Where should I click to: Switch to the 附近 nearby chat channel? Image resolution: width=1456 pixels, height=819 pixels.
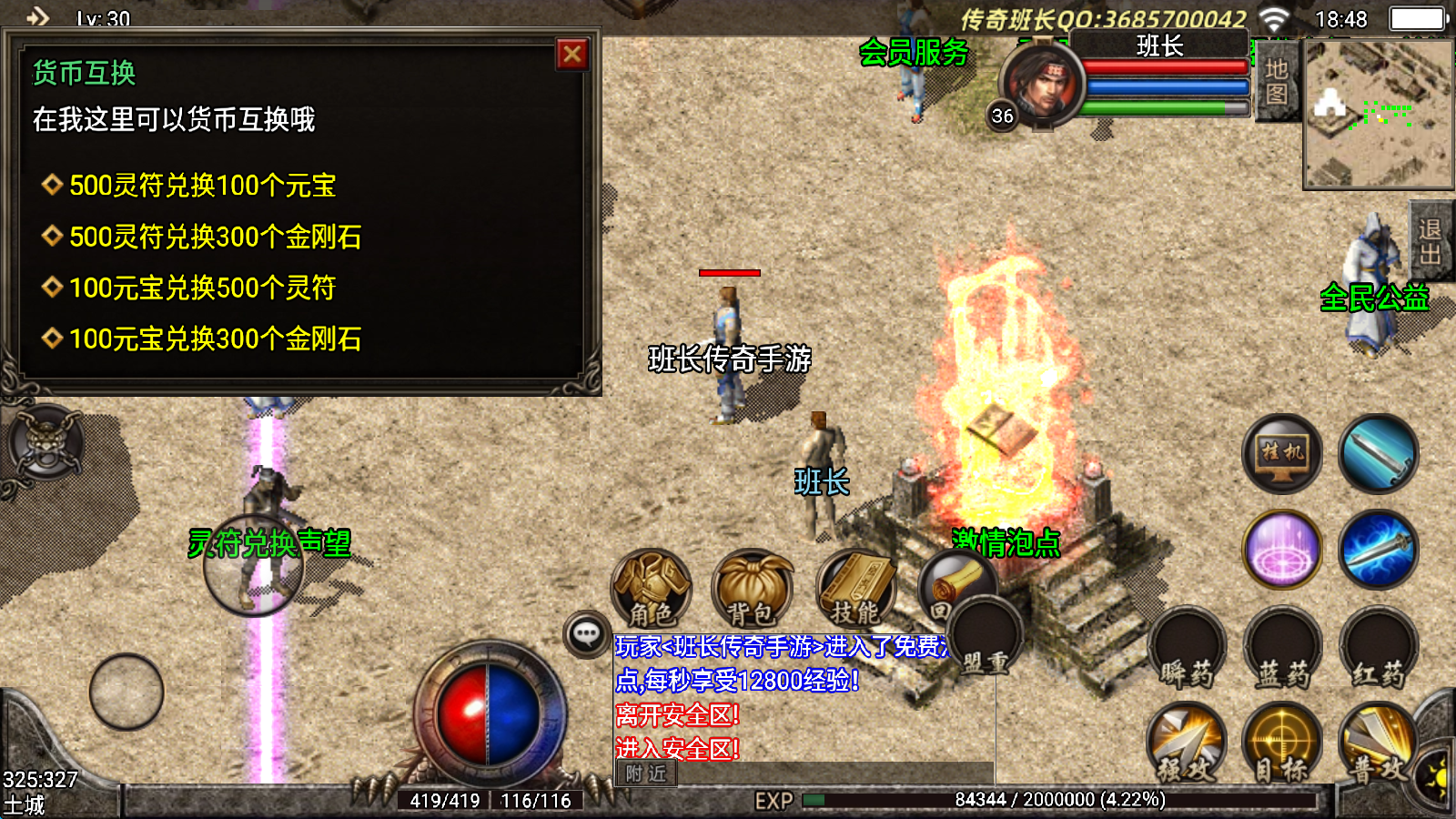pos(646,773)
